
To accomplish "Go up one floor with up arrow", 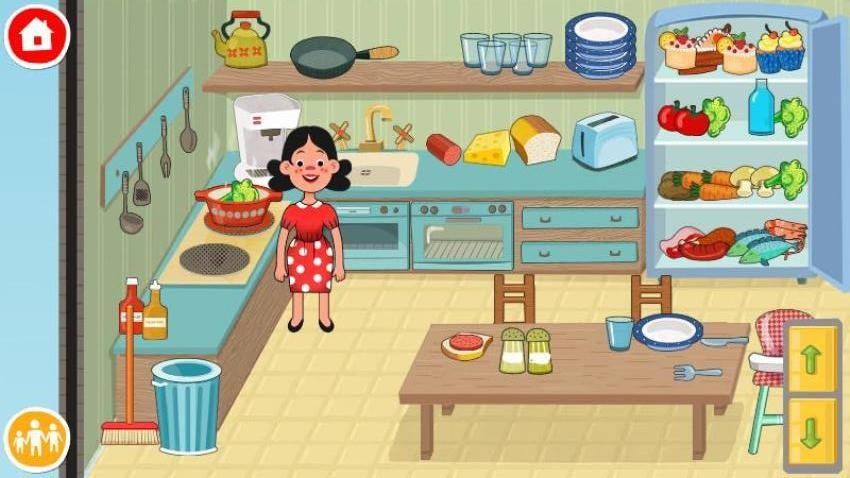I will [x=811, y=359].
